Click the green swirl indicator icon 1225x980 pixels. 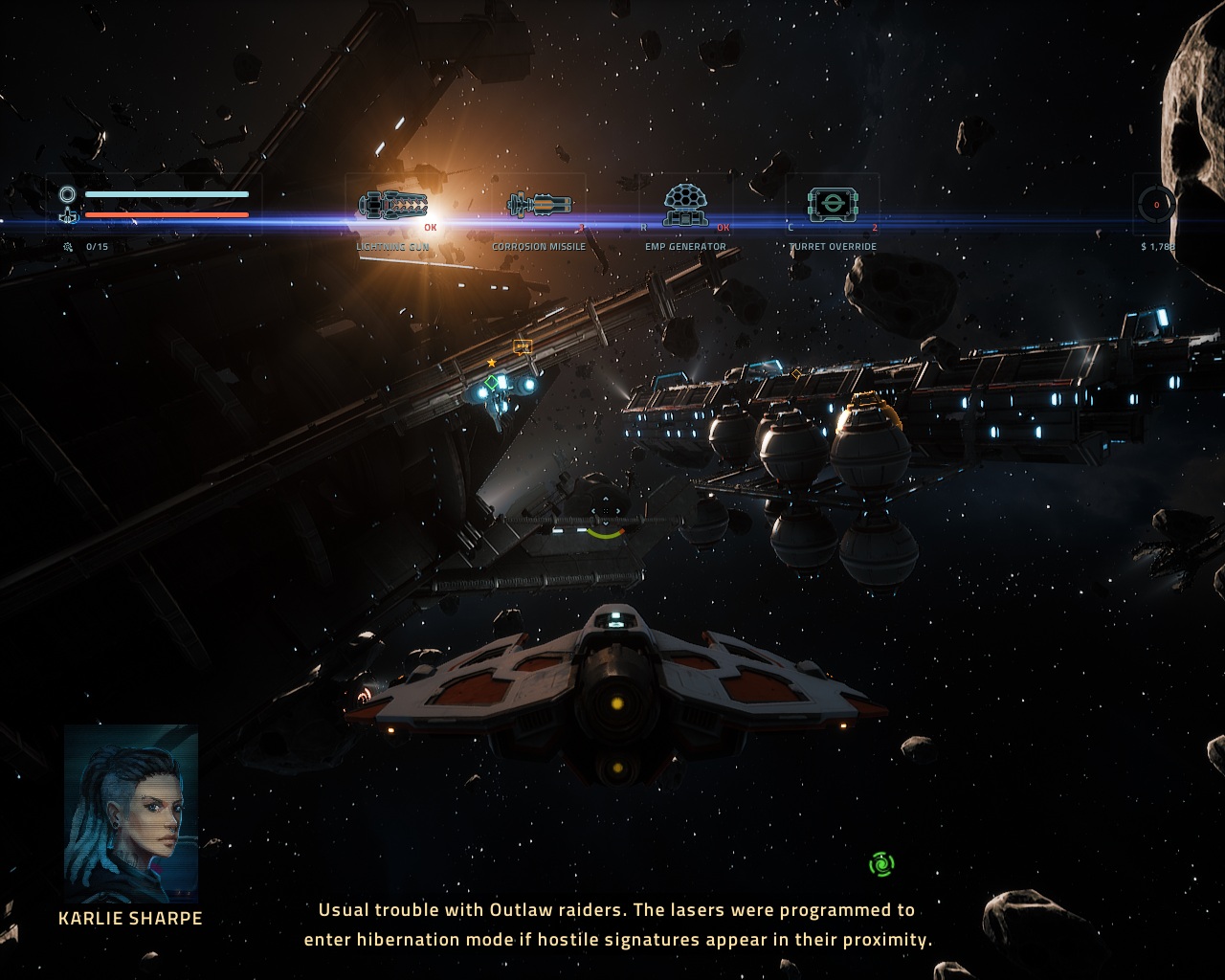880,865
